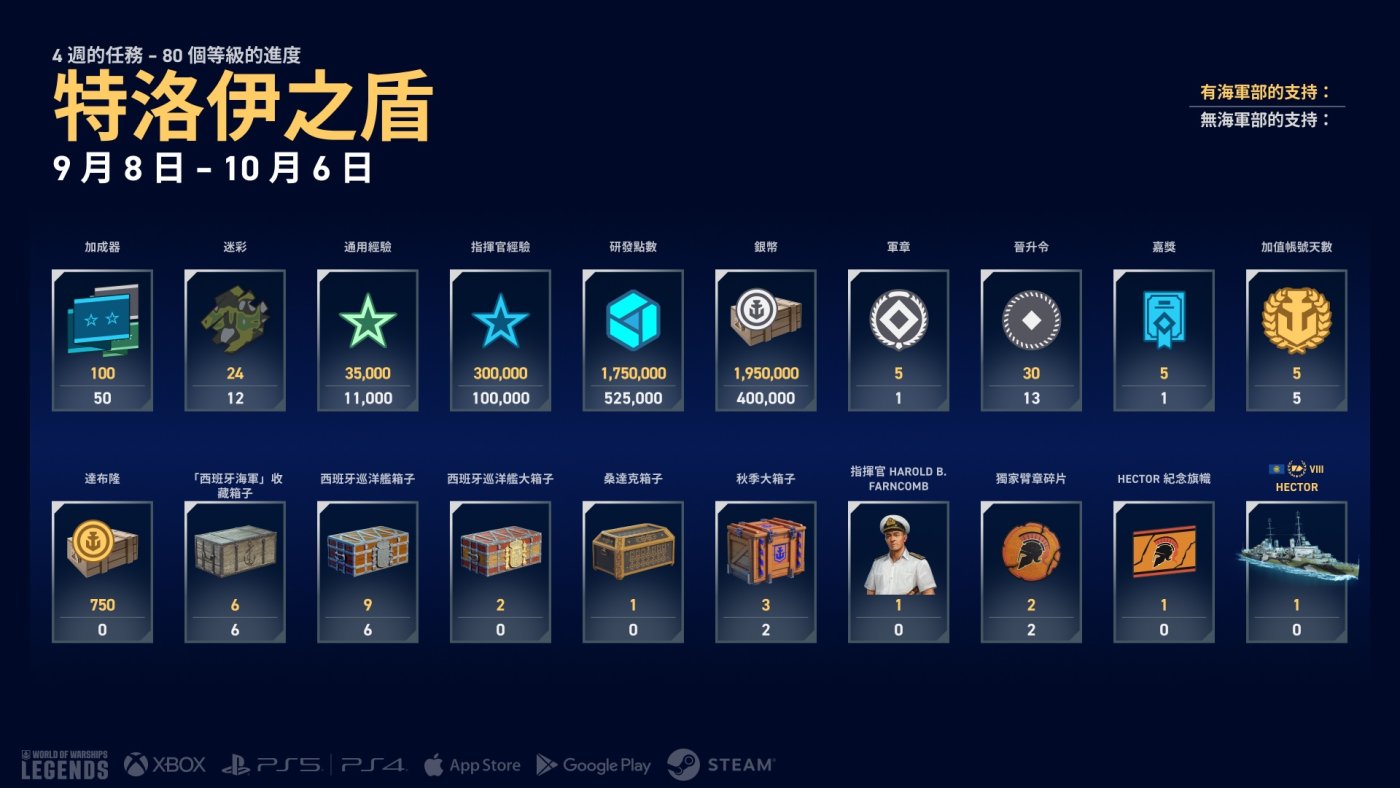Select the boosters reward tile
The image size is (1400, 788).
(x=102, y=340)
